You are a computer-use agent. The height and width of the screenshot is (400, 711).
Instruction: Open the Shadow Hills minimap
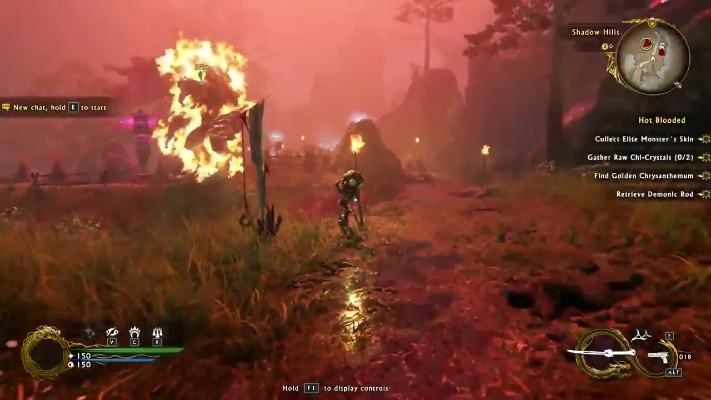(651, 54)
